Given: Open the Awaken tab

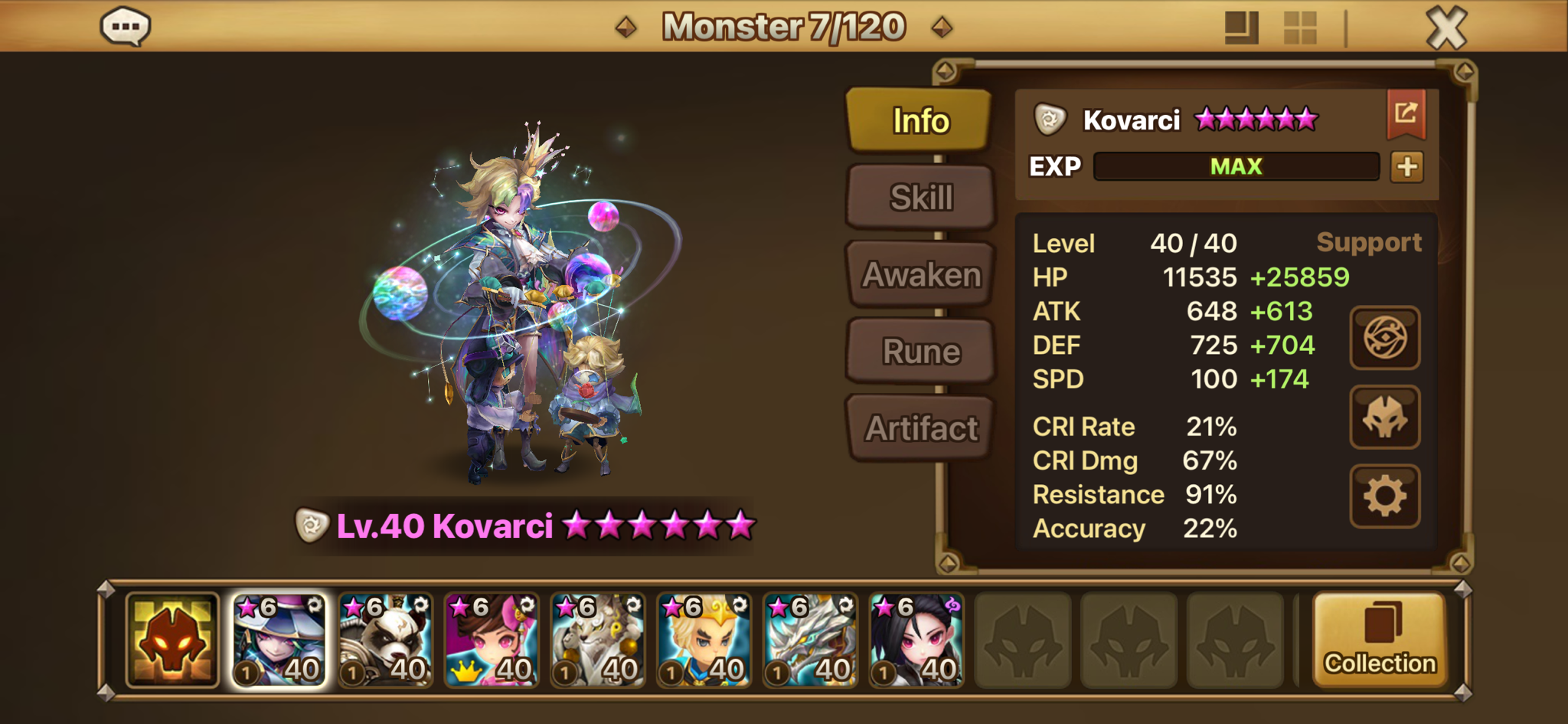Looking at the screenshot, I should pyautogui.click(x=921, y=274).
